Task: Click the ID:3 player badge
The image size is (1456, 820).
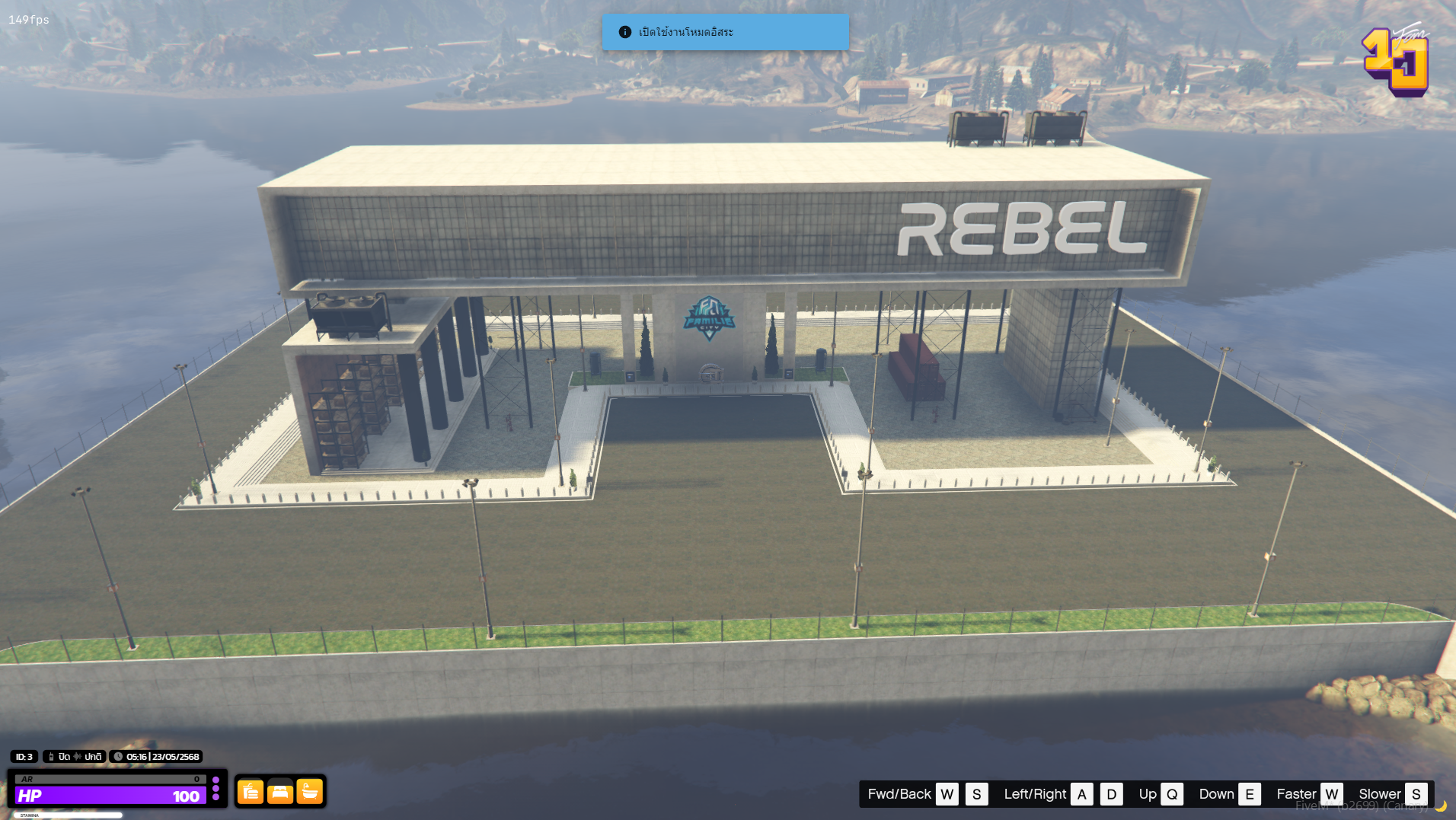Action: click(x=23, y=757)
